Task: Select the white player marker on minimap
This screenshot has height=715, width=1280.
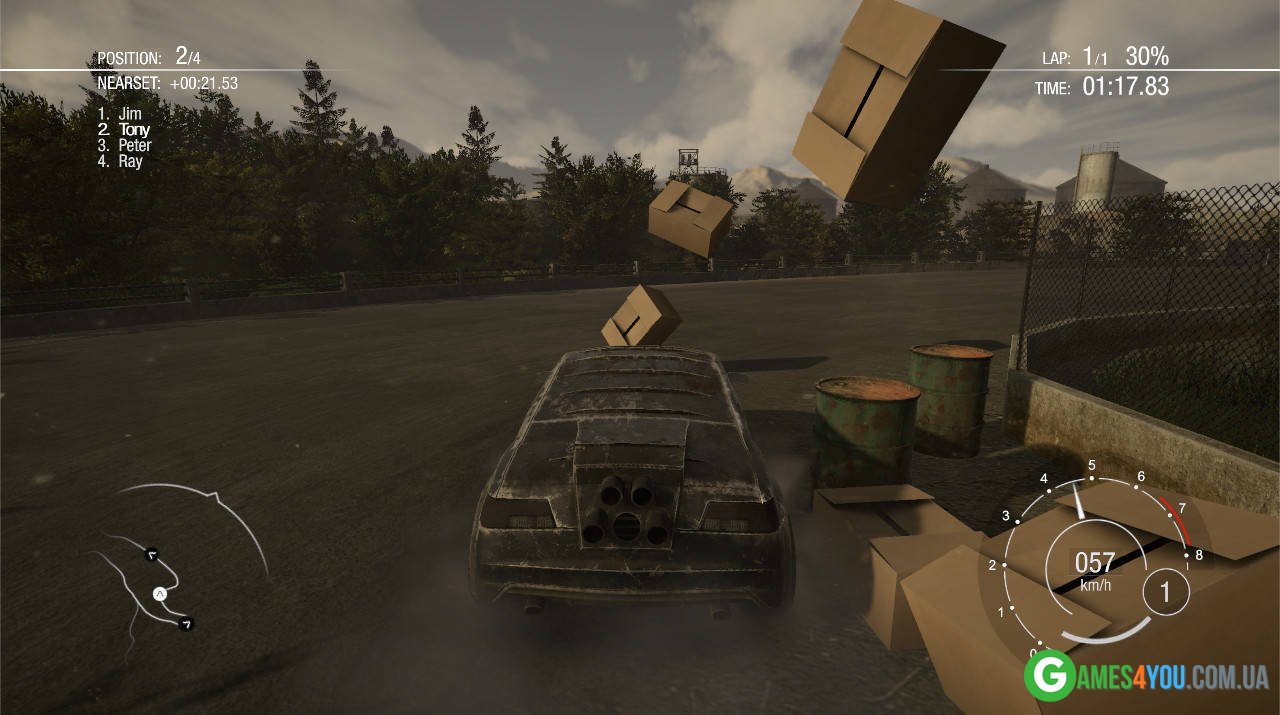Action: (159, 594)
